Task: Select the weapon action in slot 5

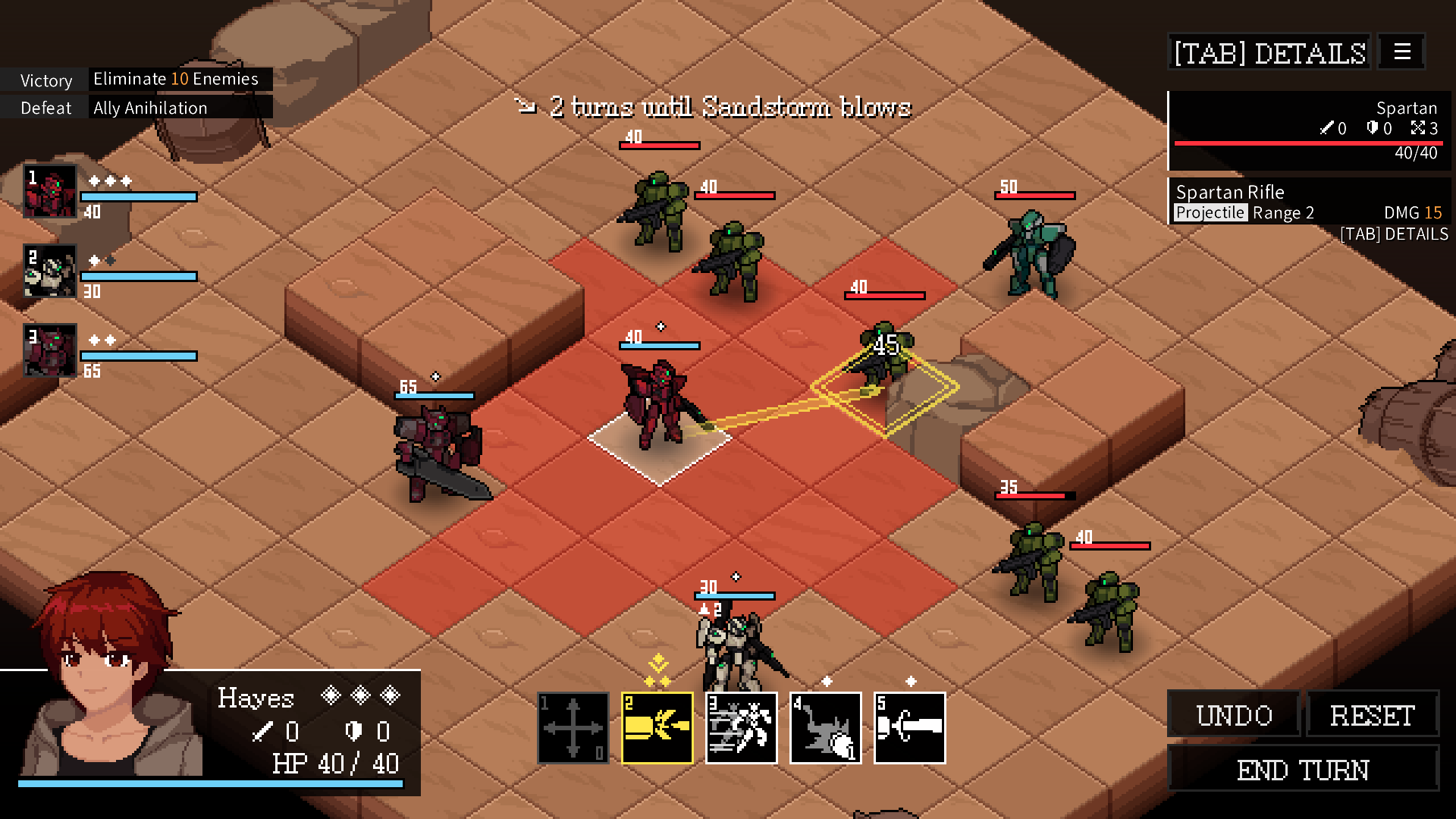Action: click(909, 727)
